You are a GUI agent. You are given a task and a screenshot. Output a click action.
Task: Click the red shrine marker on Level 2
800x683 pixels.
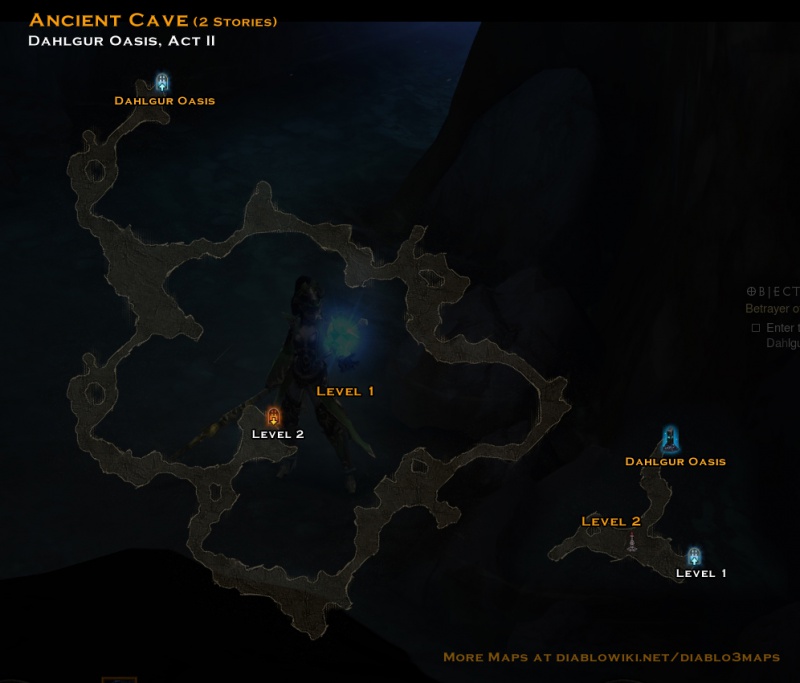click(632, 542)
